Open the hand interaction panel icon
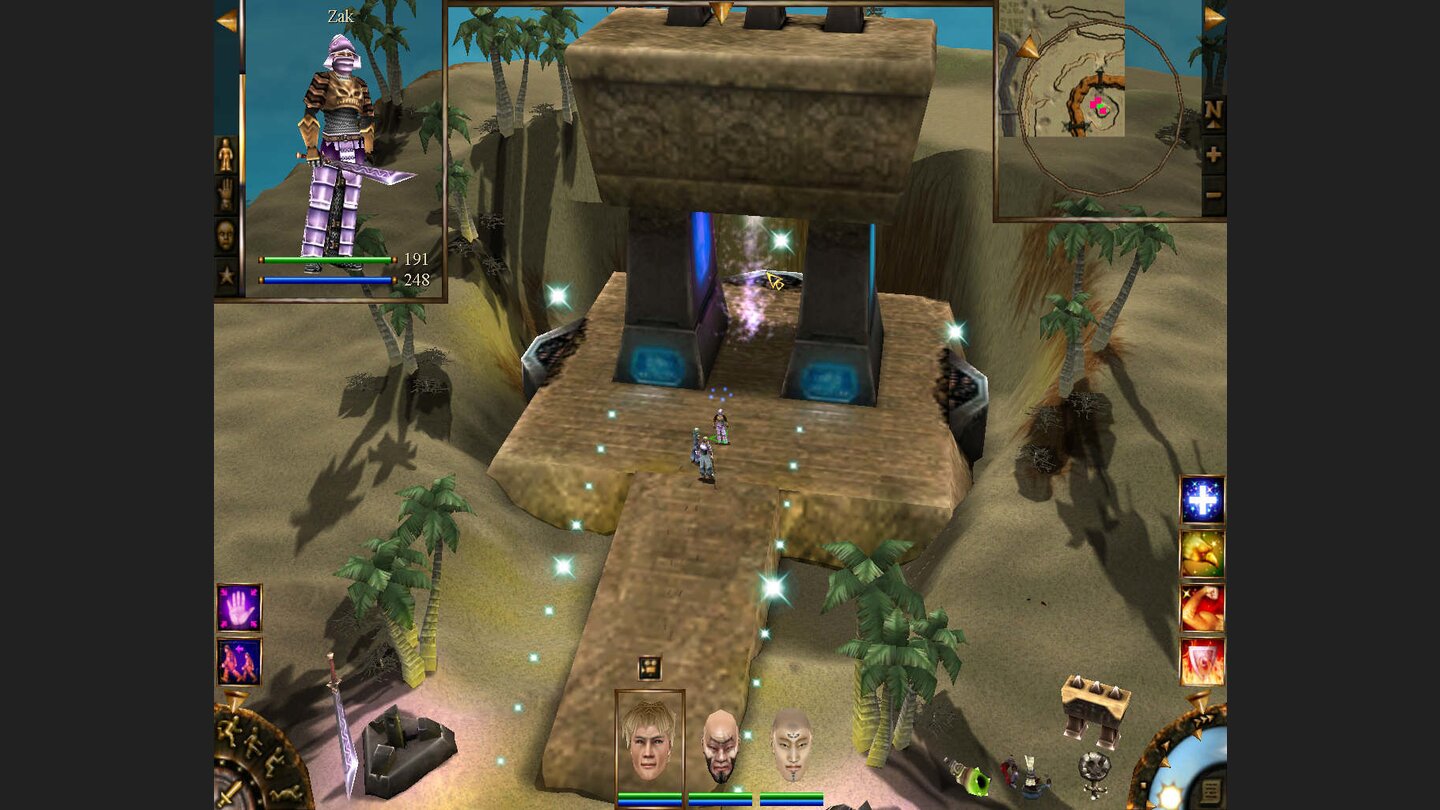This screenshot has width=1440, height=810. 225,198
